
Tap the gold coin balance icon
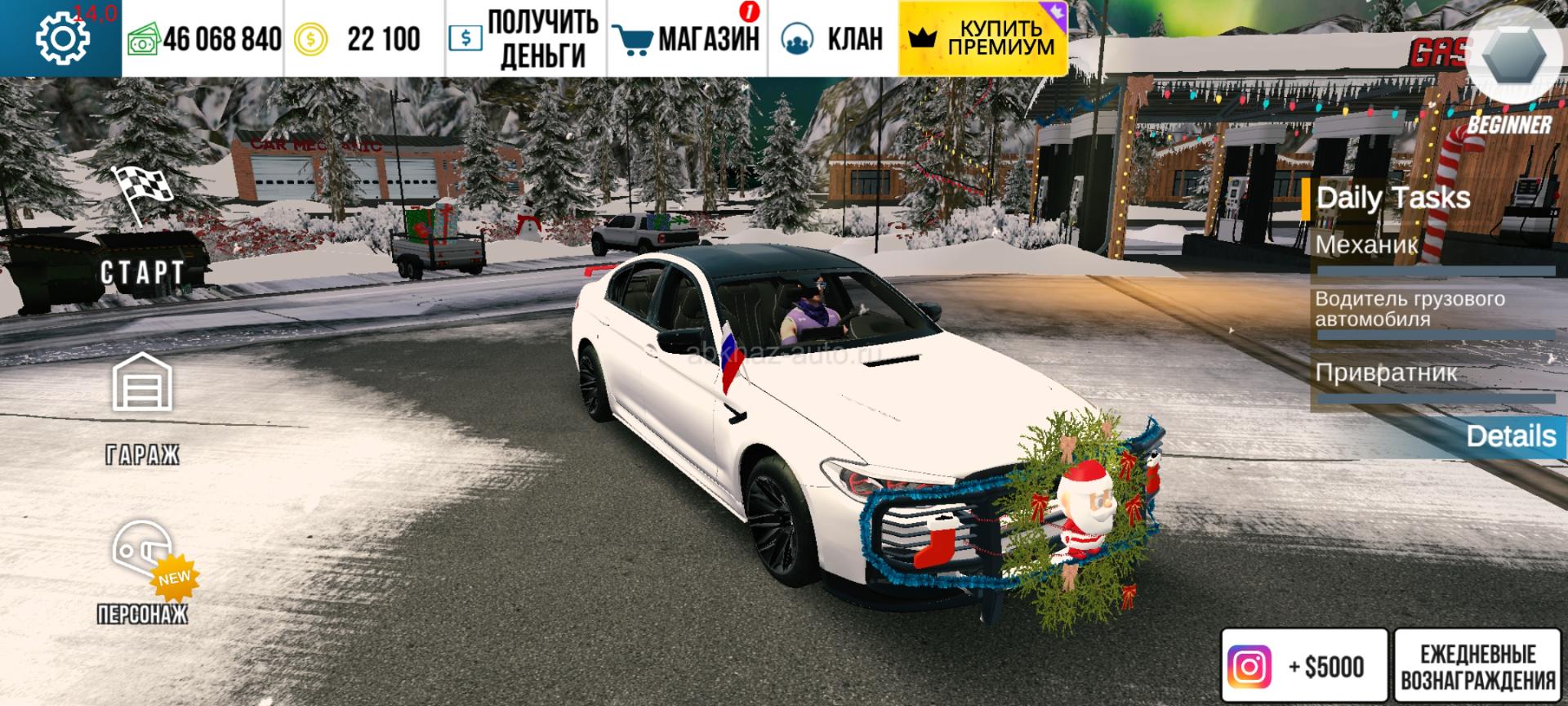click(310, 39)
